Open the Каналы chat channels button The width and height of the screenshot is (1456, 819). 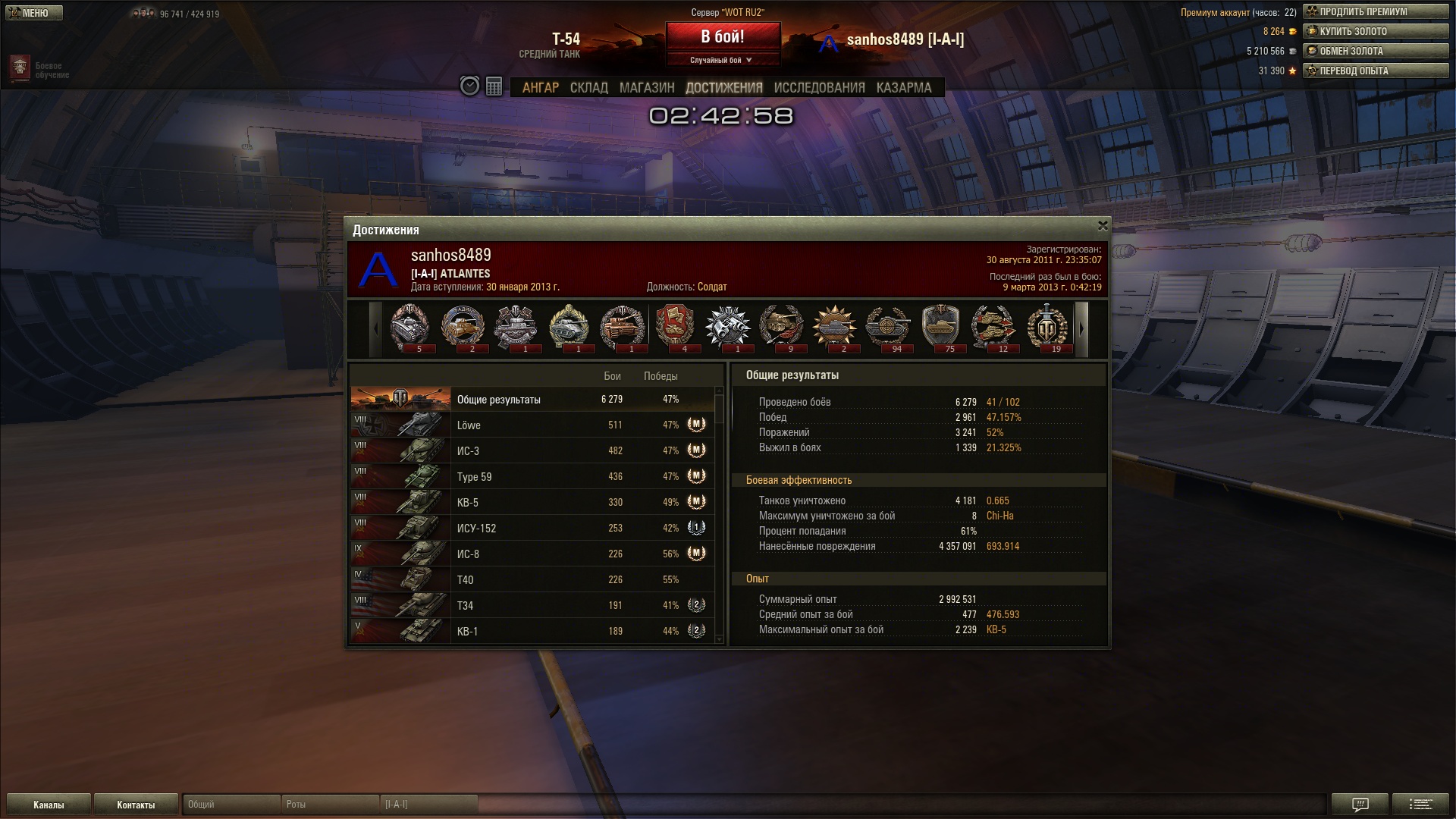[x=49, y=805]
